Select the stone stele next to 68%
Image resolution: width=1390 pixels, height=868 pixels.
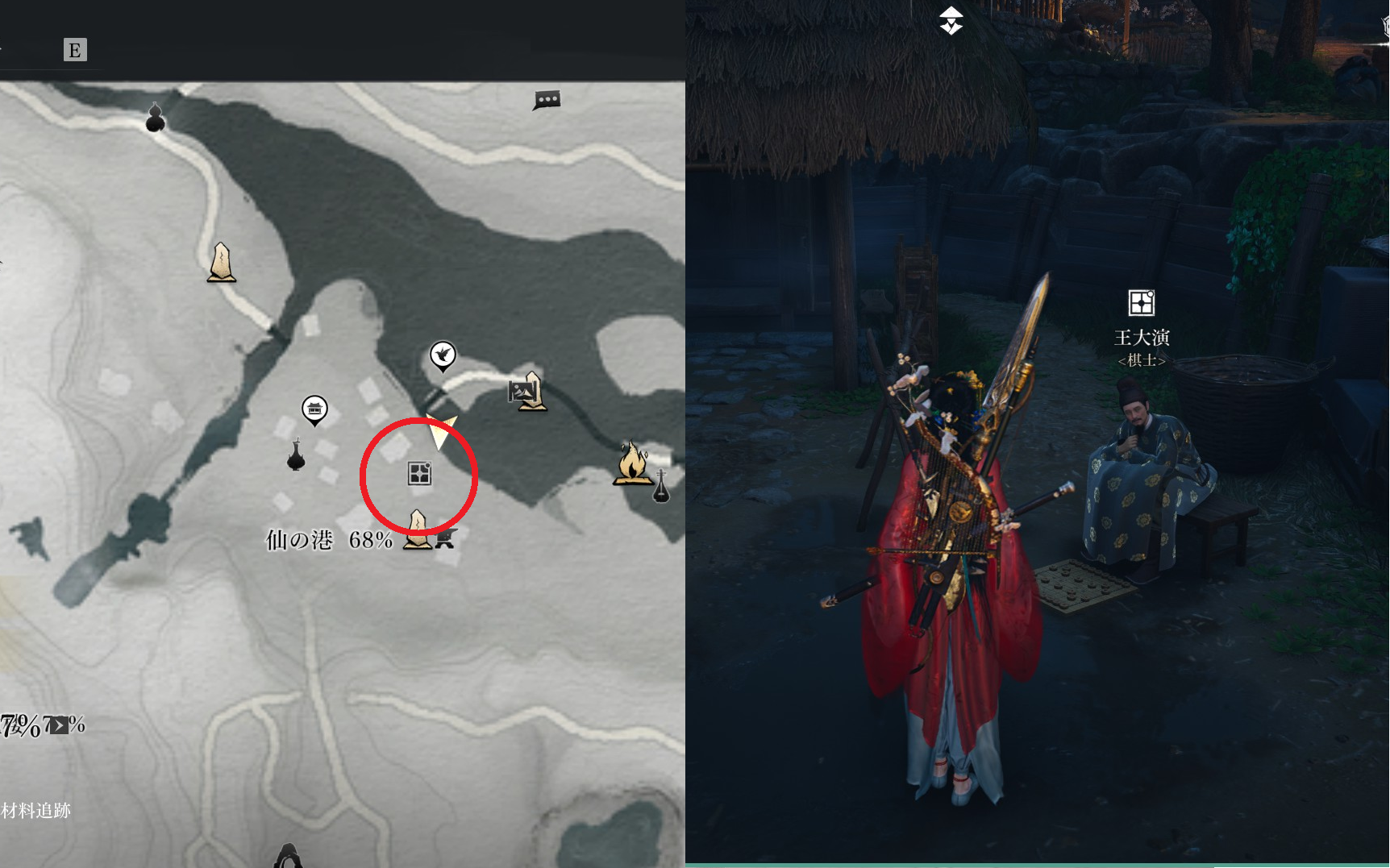tap(418, 529)
